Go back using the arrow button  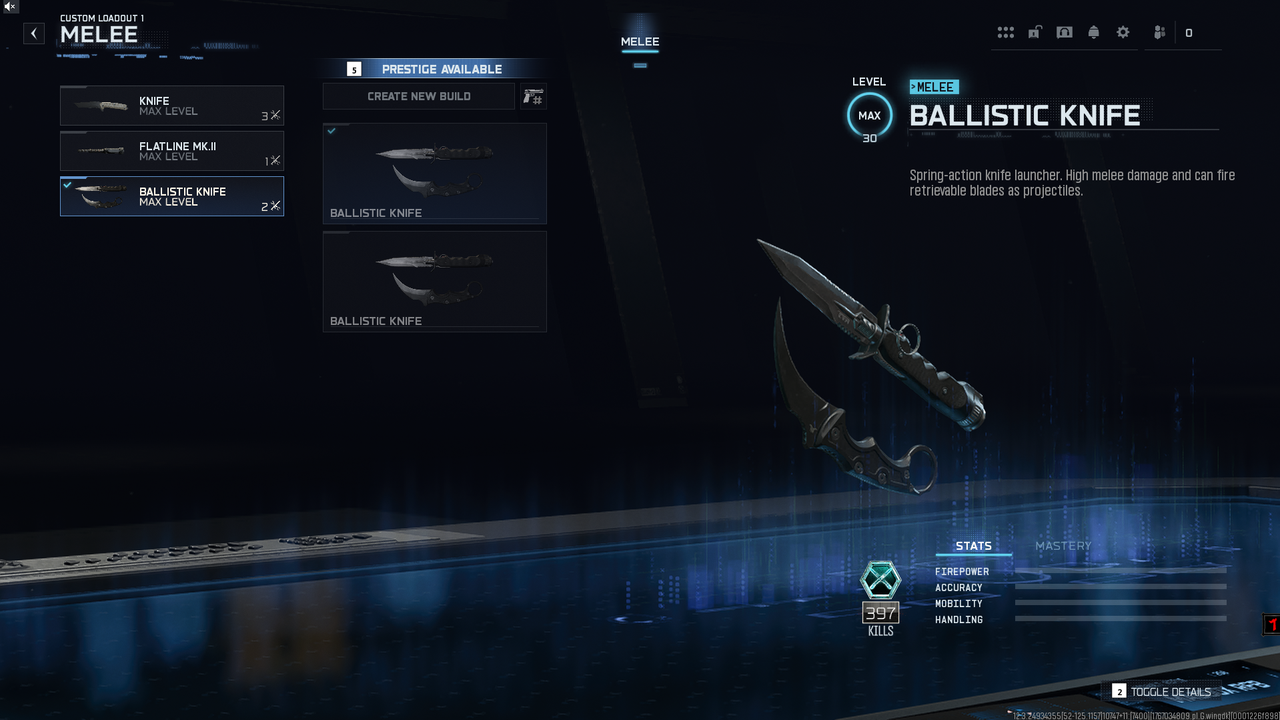pyautogui.click(x=34, y=33)
